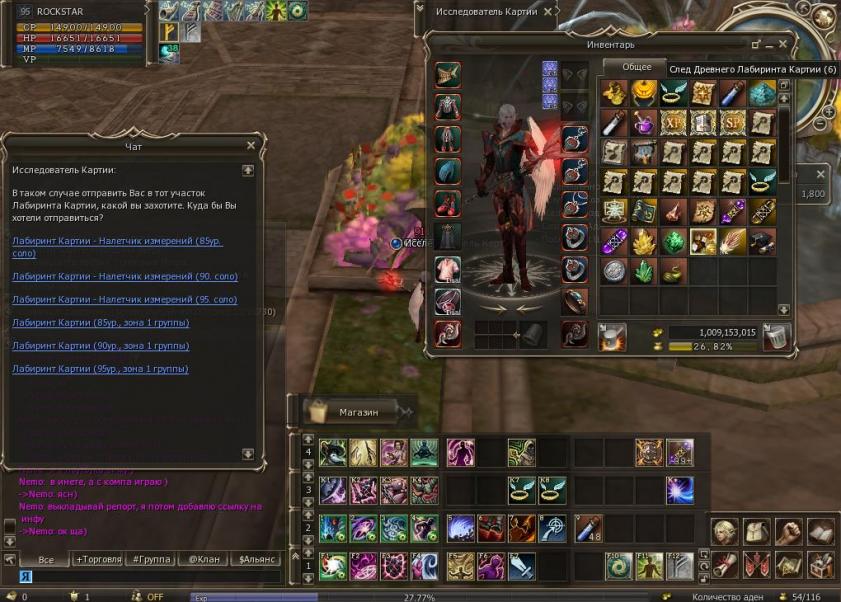Use the blue potion hotbar slot with 48
The width and height of the screenshot is (841, 602).
[x=587, y=528]
